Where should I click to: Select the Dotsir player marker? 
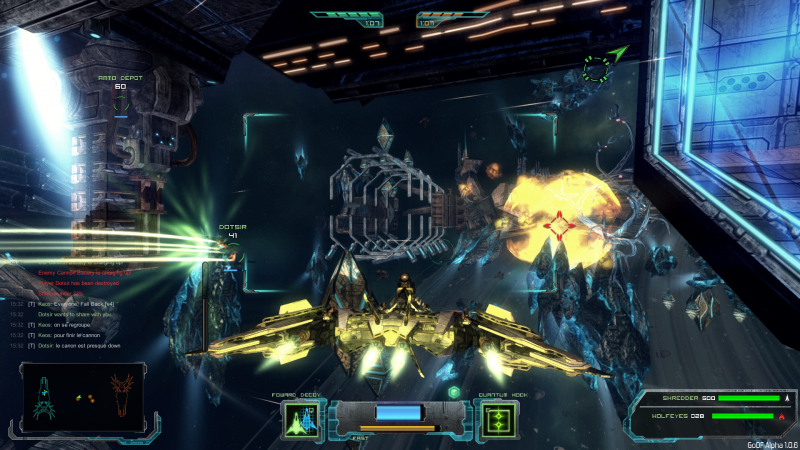click(x=232, y=228)
